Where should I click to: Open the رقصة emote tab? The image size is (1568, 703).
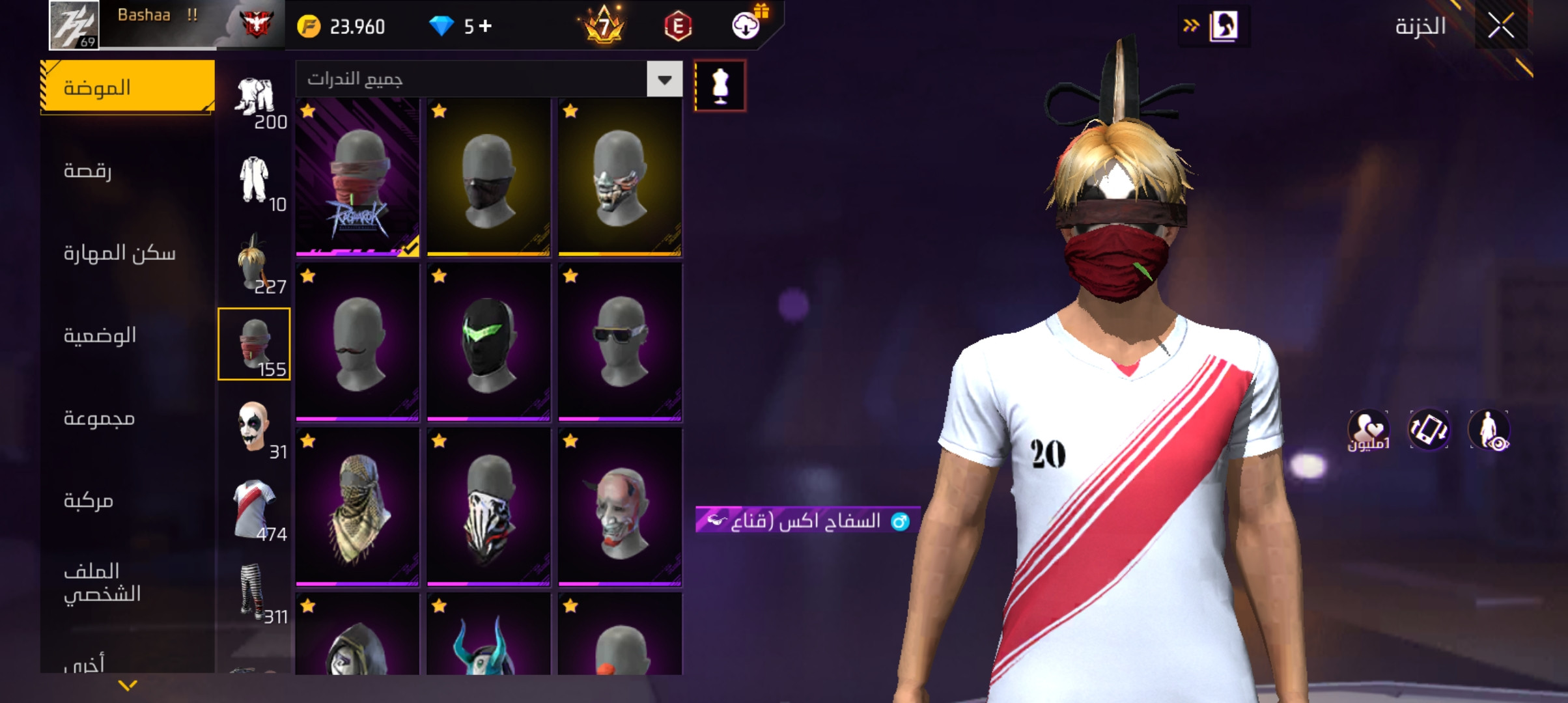[x=128, y=171]
